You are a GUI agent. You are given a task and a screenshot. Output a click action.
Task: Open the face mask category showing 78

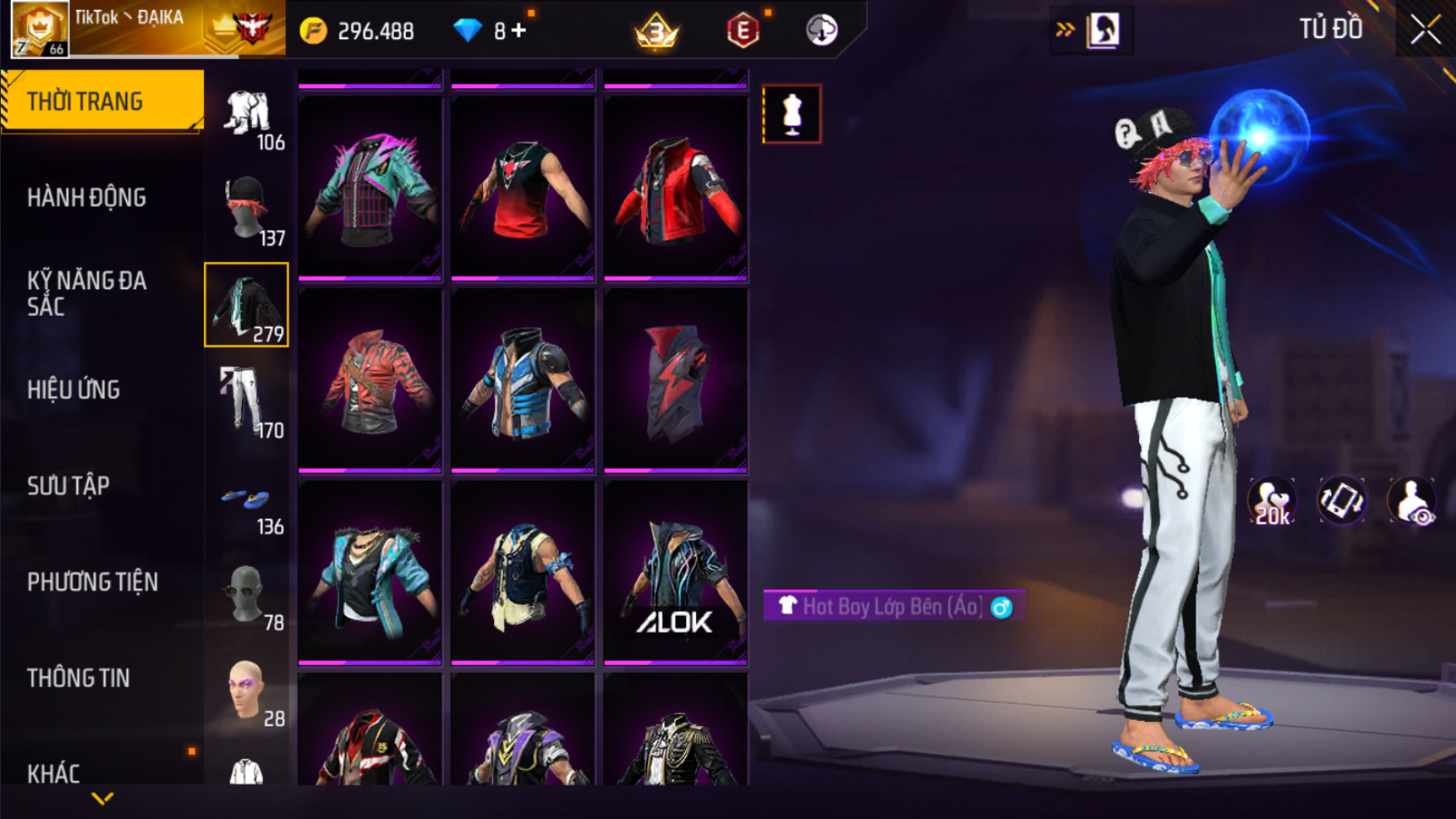click(x=247, y=595)
